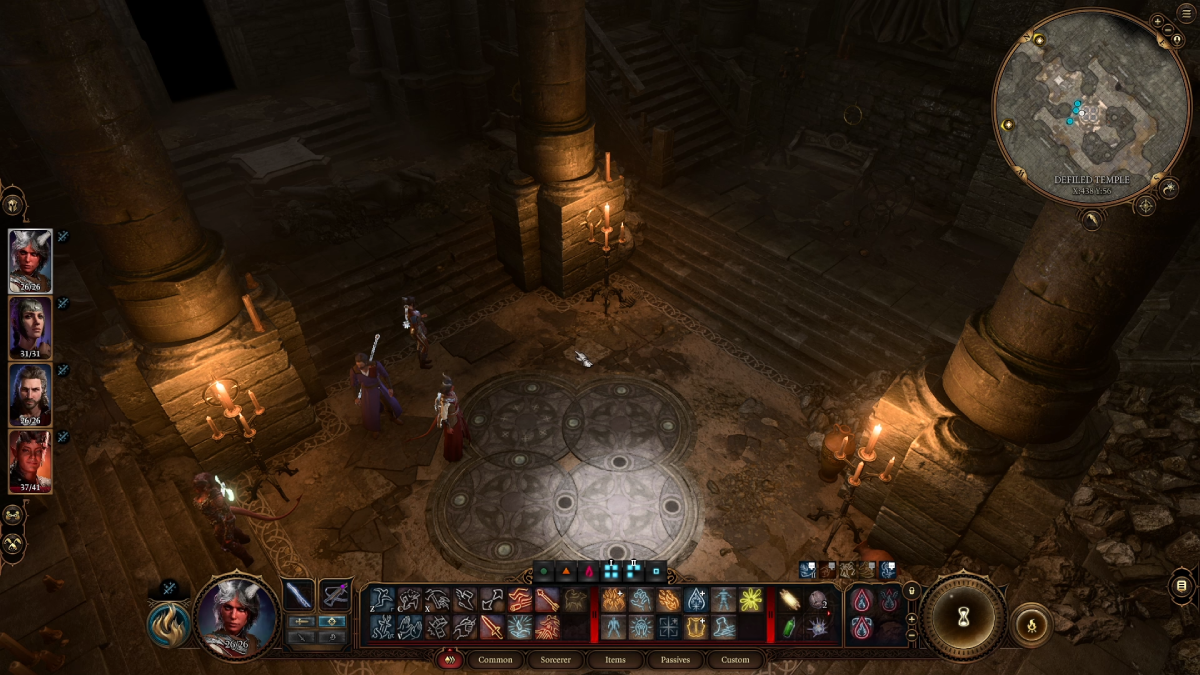This screenshot has width=1200, height=675.
Task: Toggle the hotbar padlock
Action: (x=911, y=592)
